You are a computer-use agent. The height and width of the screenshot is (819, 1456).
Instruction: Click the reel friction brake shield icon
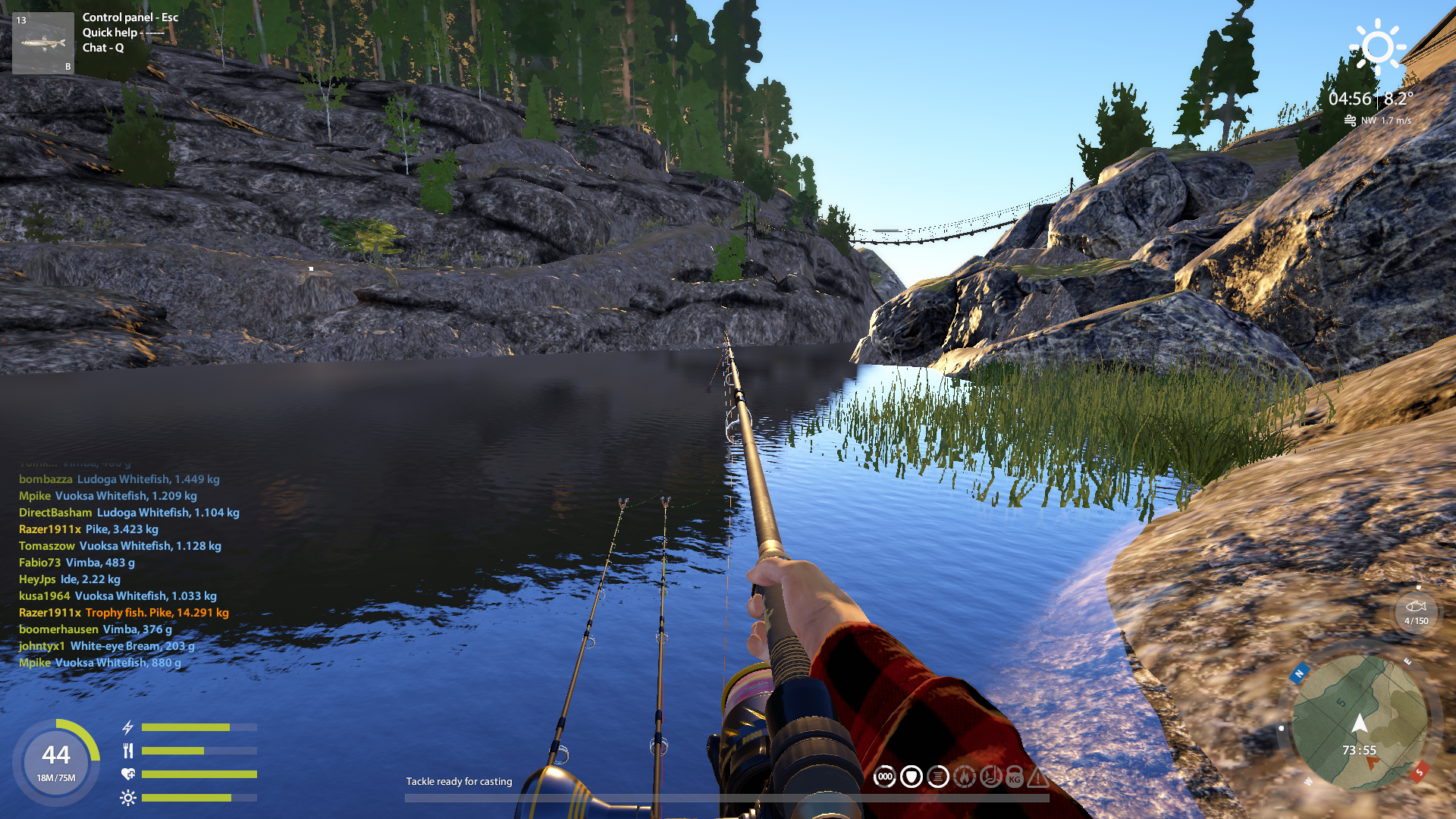[x=911, y=777]
